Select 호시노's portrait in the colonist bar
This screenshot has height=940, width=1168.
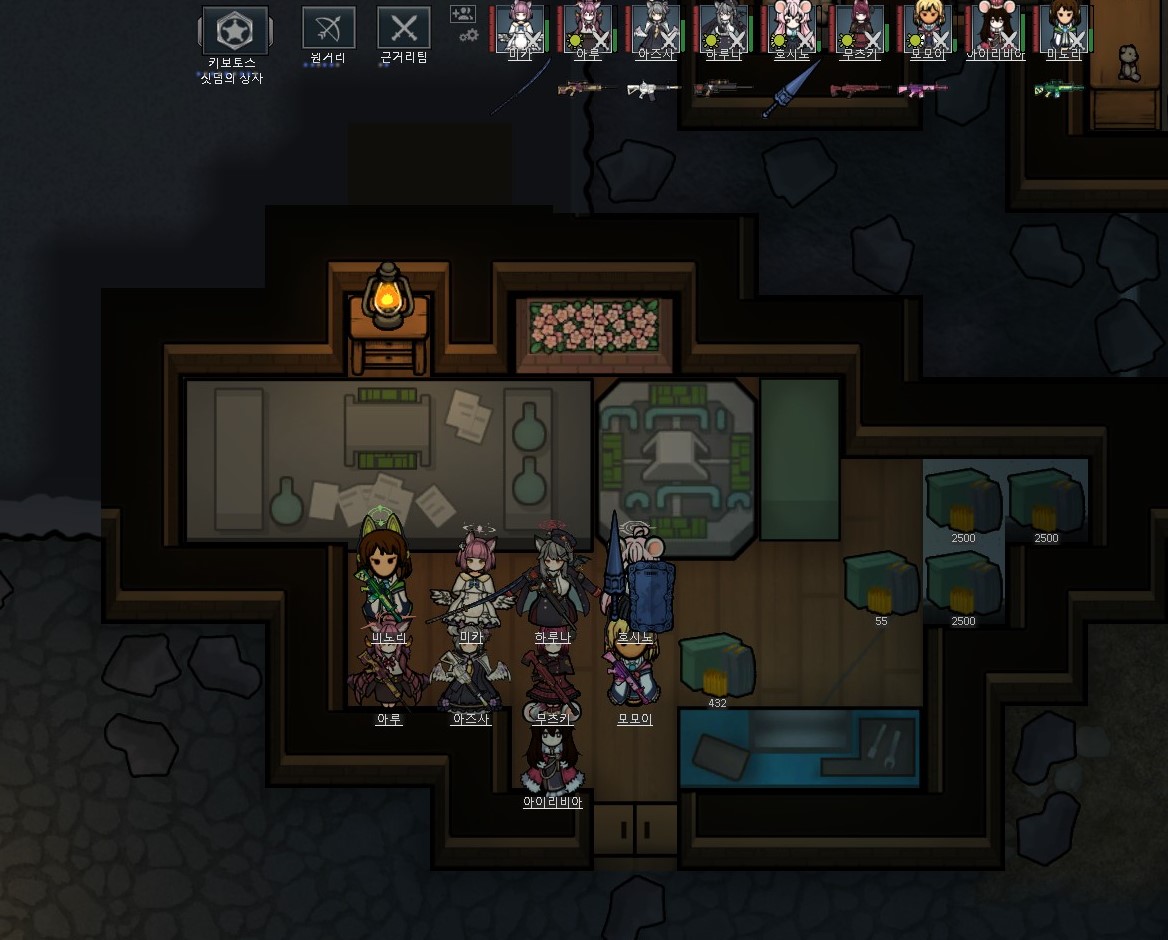792,27
